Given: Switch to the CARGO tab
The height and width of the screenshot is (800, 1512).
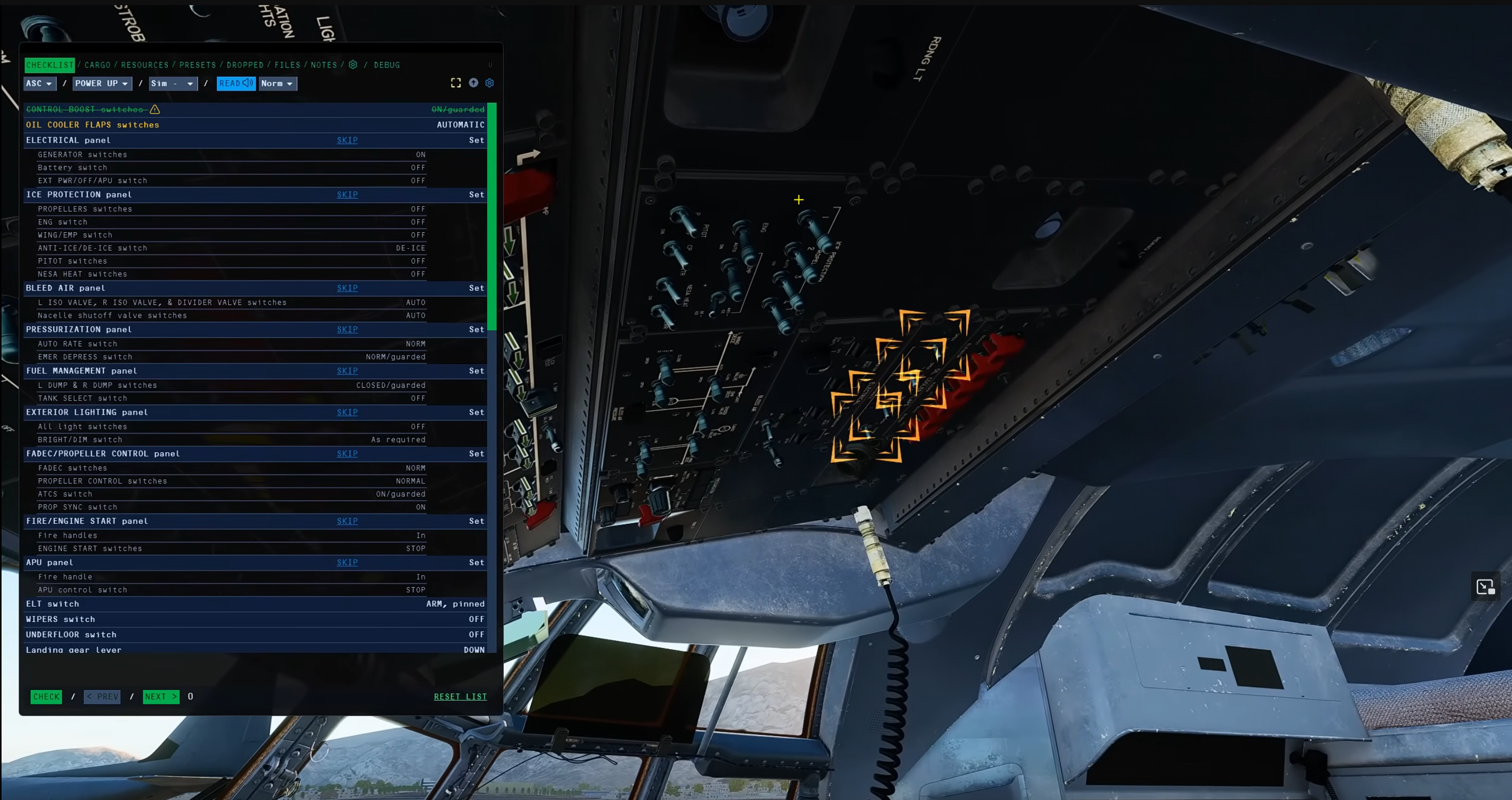Looking at the screenshot, I should coord(97,65).
